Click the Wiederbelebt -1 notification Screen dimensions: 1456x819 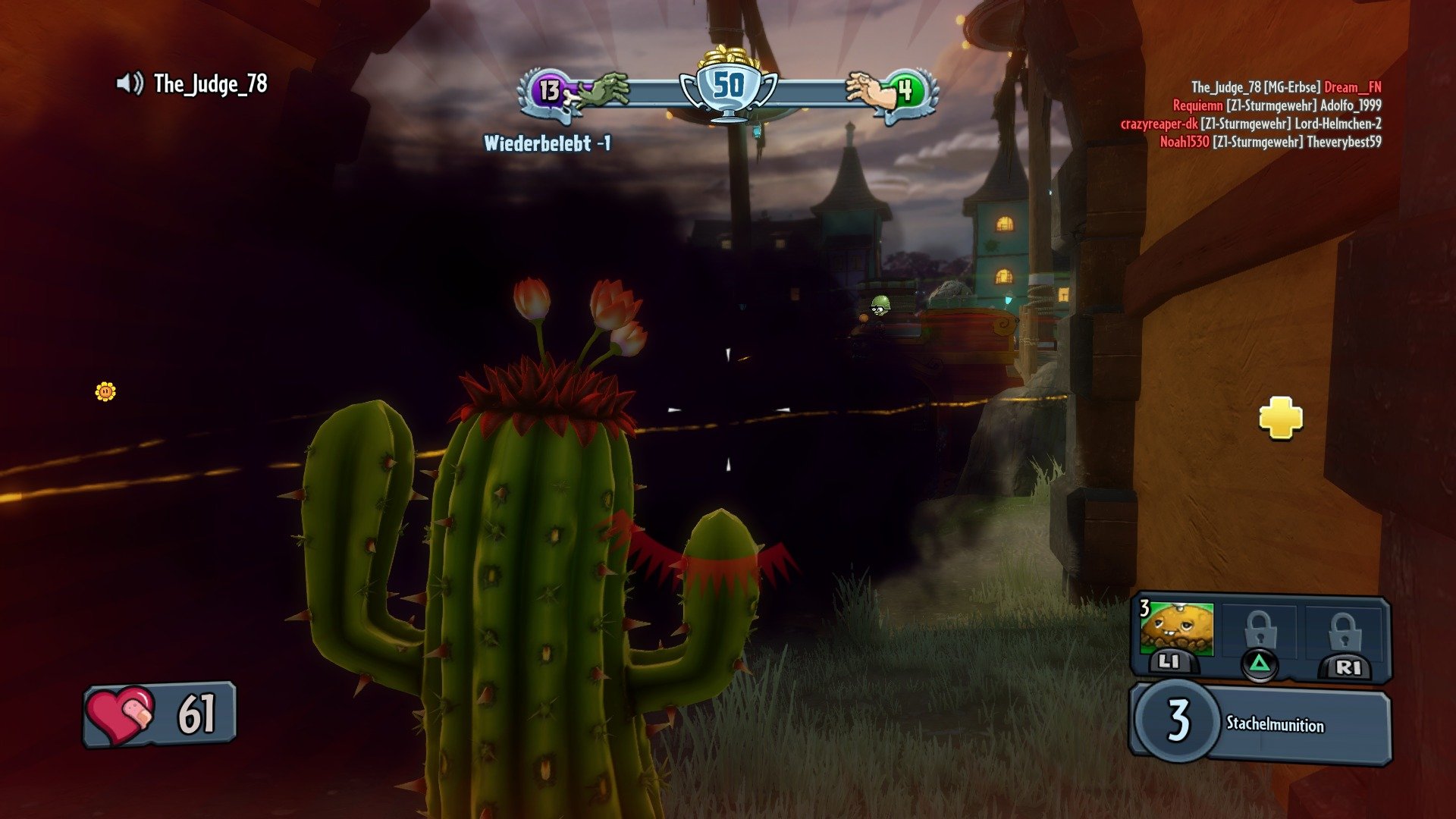(548, 141)
